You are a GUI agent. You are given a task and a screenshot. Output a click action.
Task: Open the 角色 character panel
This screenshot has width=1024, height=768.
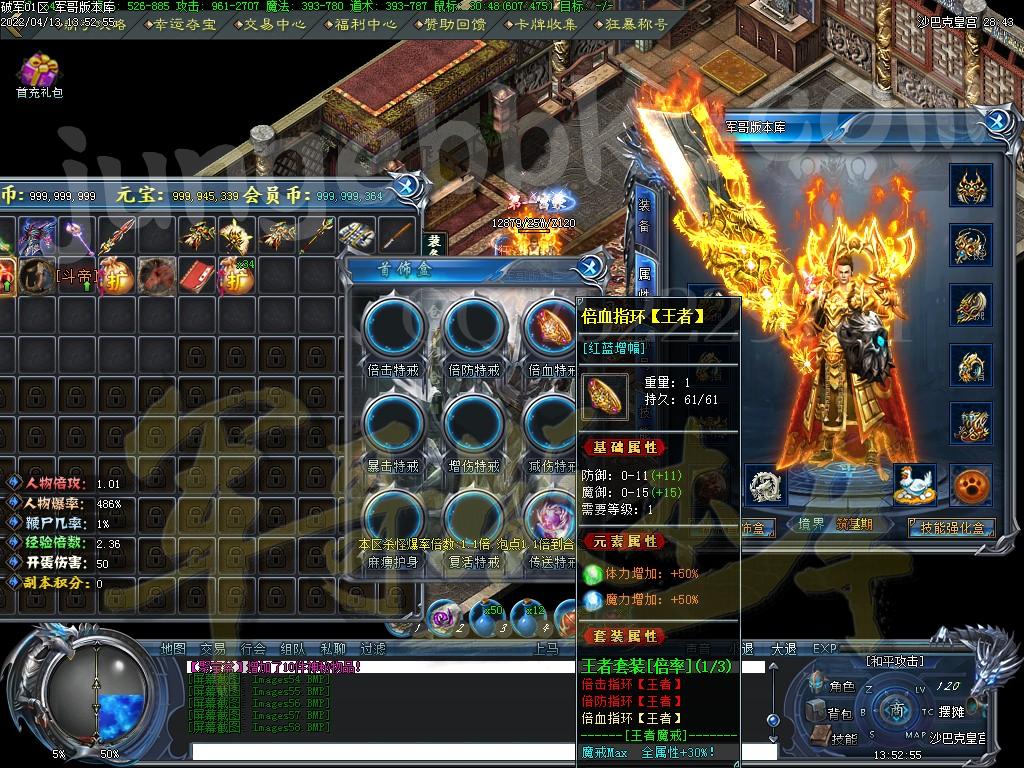click(x=833, y=686)
